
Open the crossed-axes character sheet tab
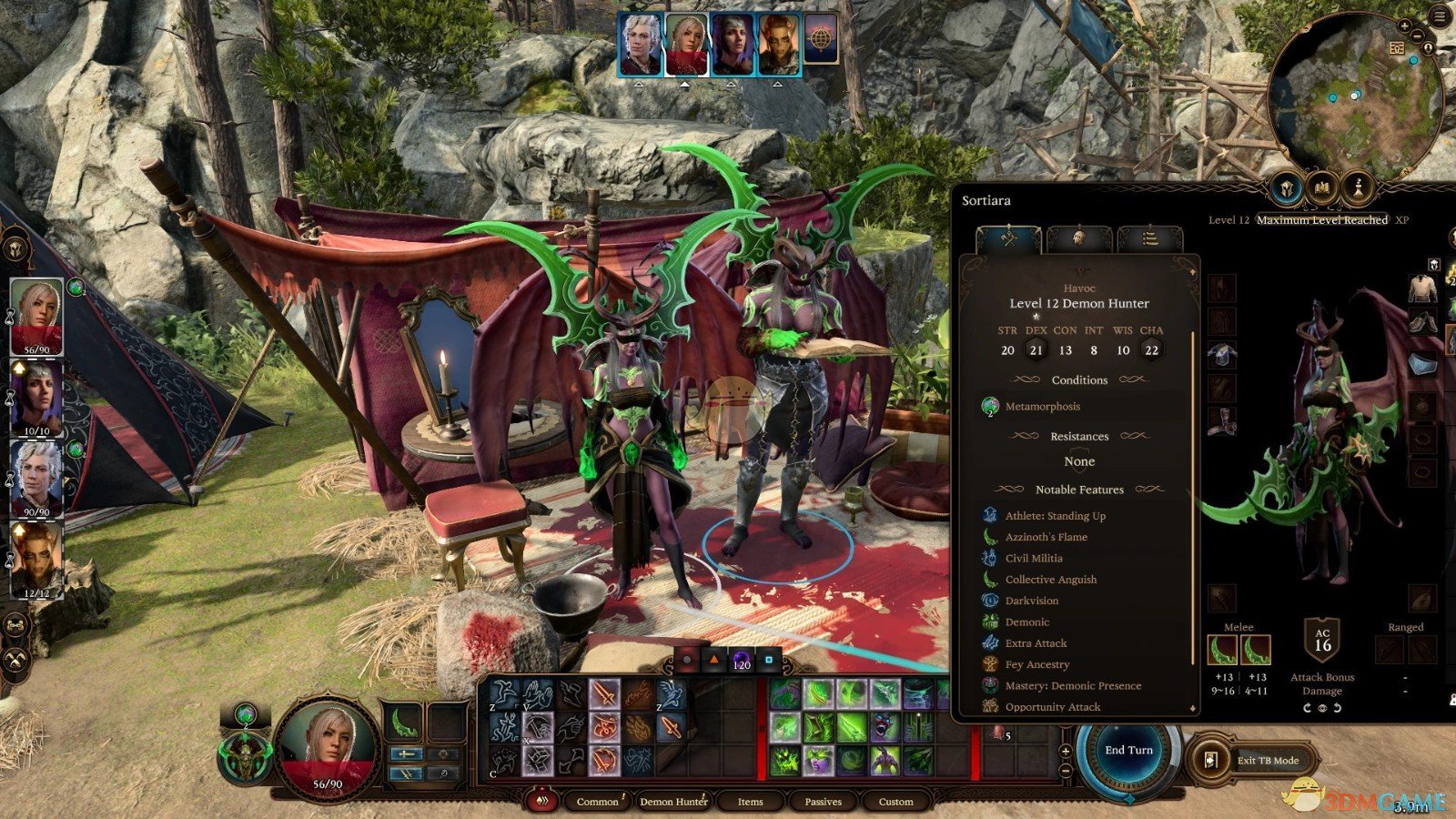(1008, 239)
